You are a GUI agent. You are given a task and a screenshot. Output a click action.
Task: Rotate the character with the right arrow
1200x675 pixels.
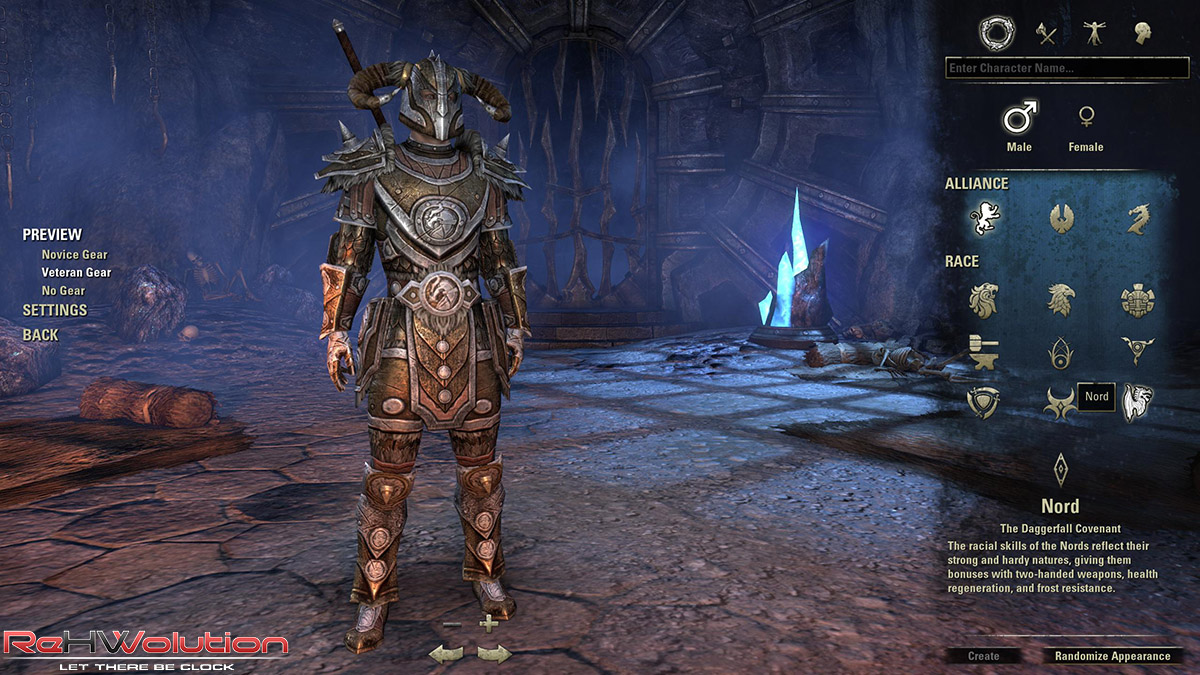click(x=494, y=654)
